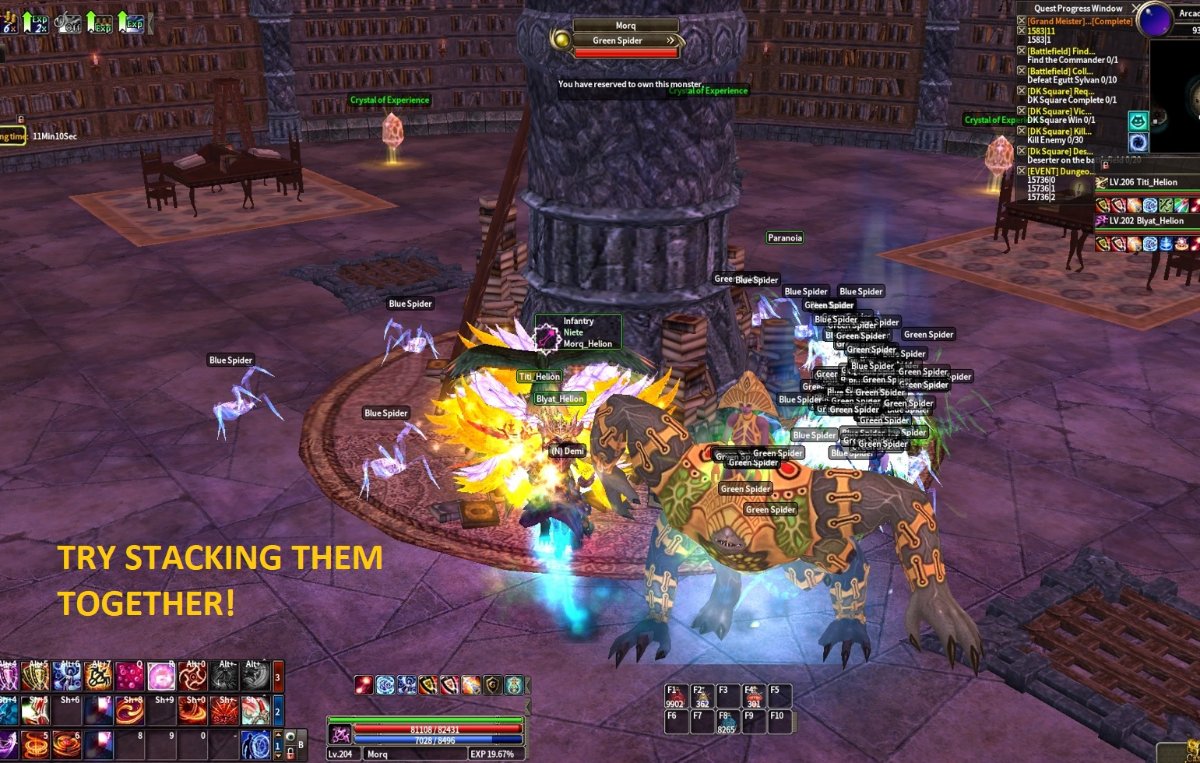This screenshot has width=1200, height=763.
Task: Click the Morq character portrait icon
Action: (x=340, y=734)
